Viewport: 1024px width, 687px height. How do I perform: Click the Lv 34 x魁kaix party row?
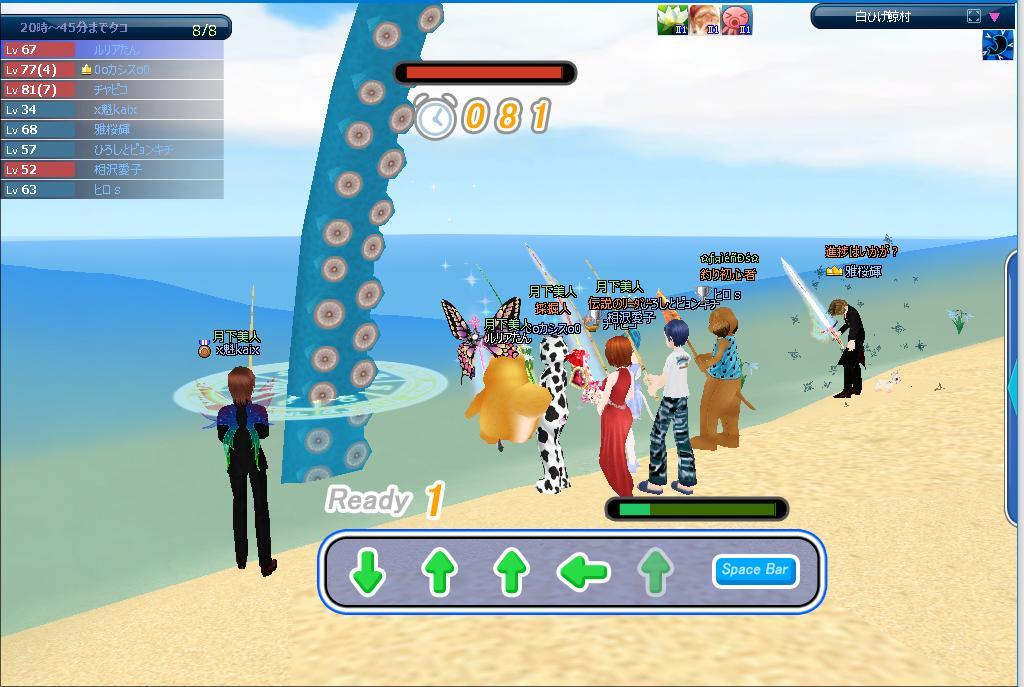coord(112,110)
